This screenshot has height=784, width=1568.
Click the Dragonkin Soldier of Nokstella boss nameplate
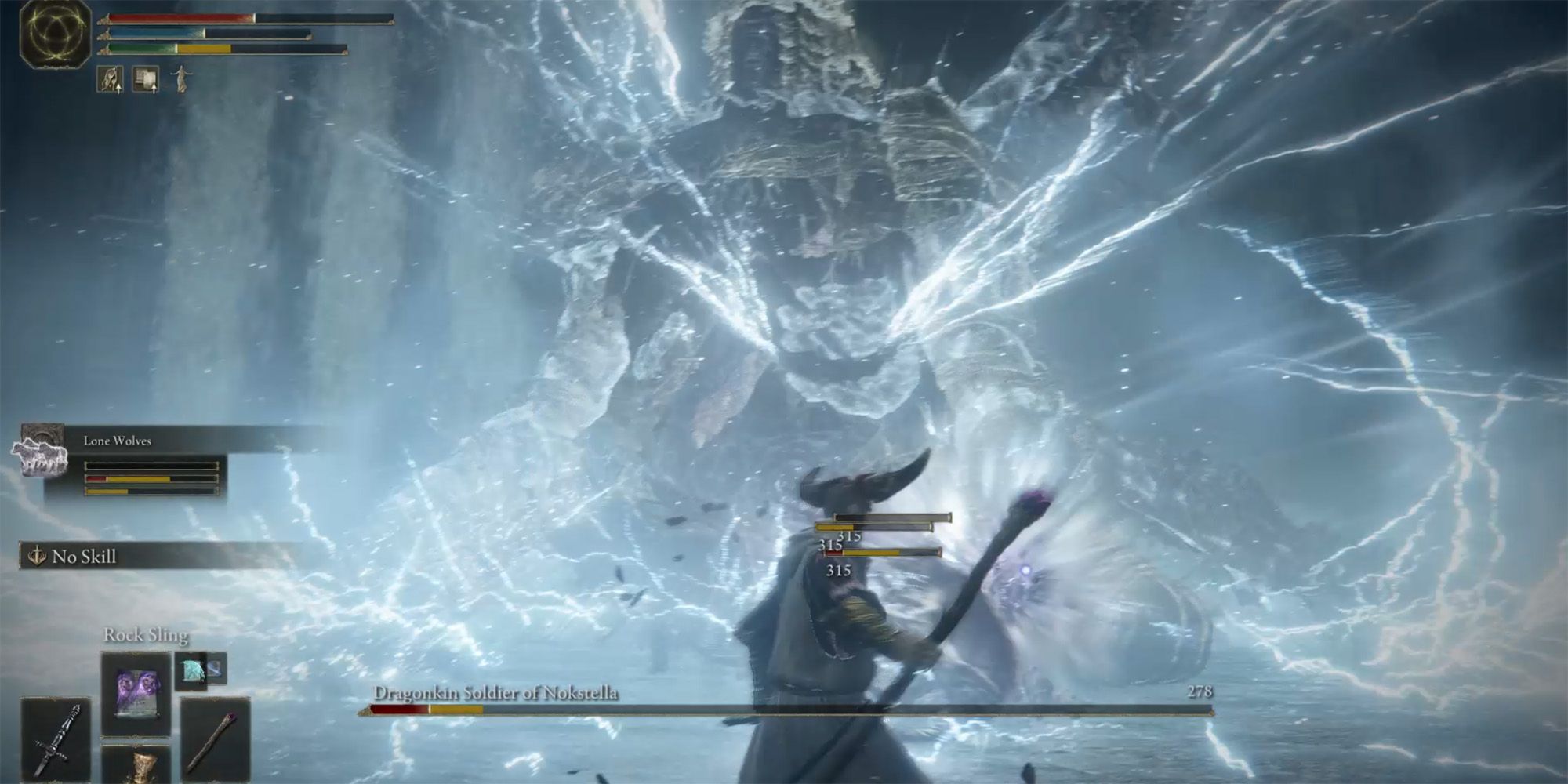coord(497,694)
